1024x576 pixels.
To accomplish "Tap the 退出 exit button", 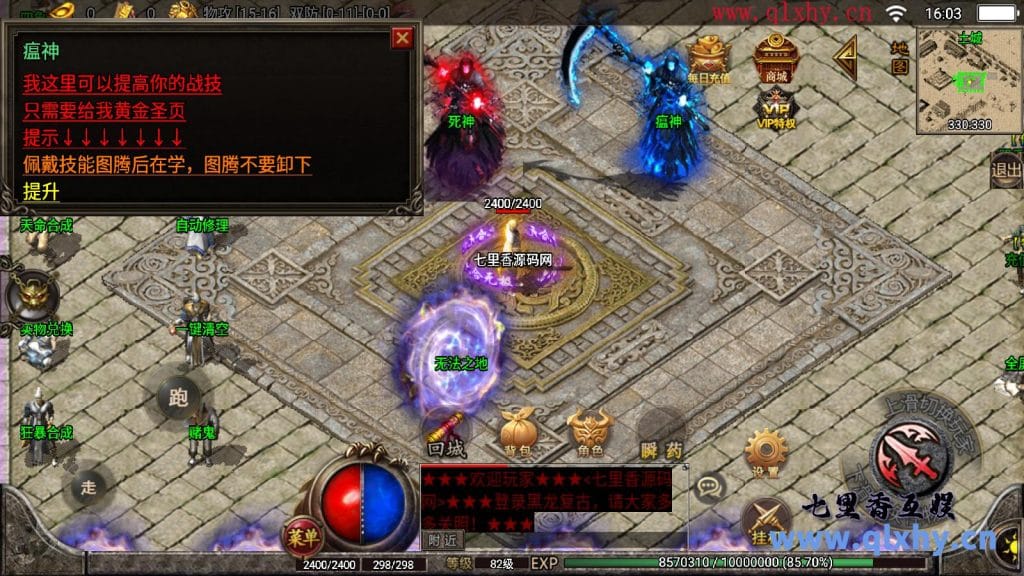I will click(1005, 169).
